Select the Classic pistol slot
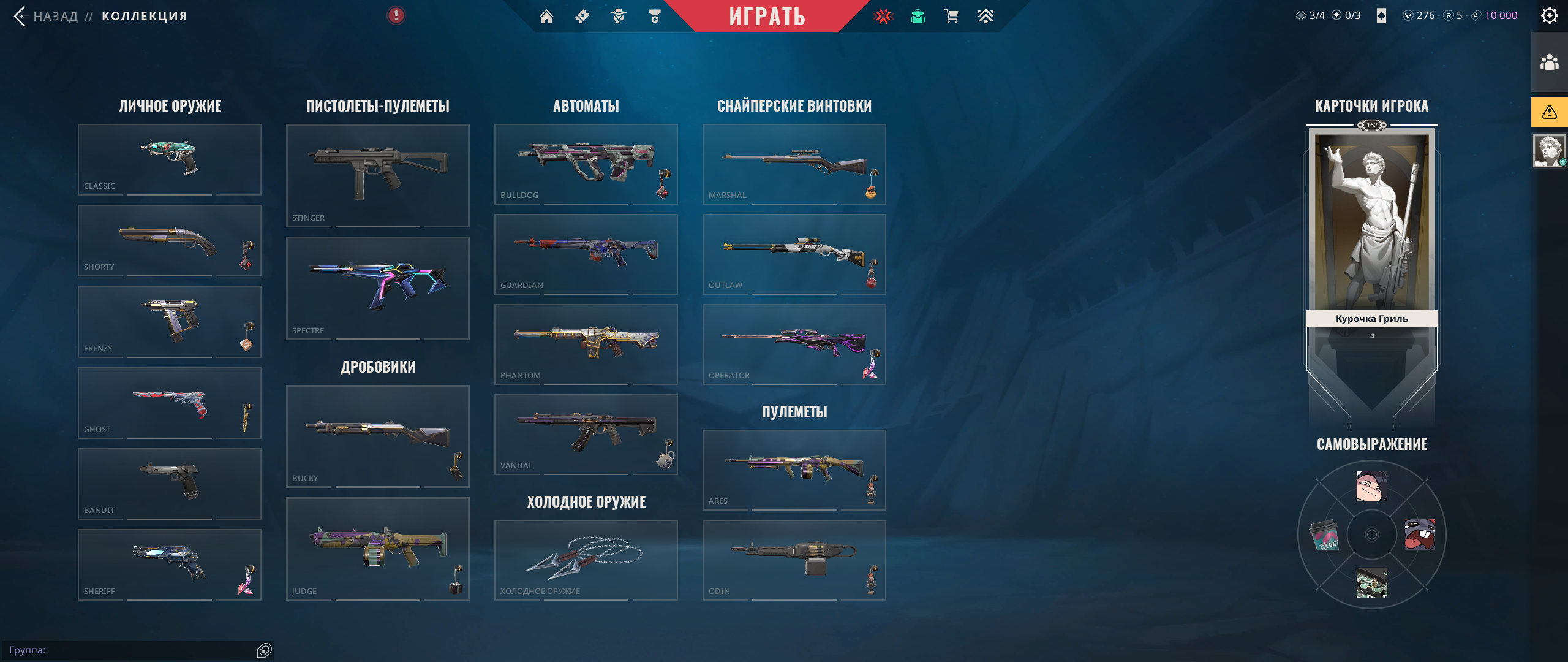The width and height of the screenshot is (1568, 662). point(170,159)
